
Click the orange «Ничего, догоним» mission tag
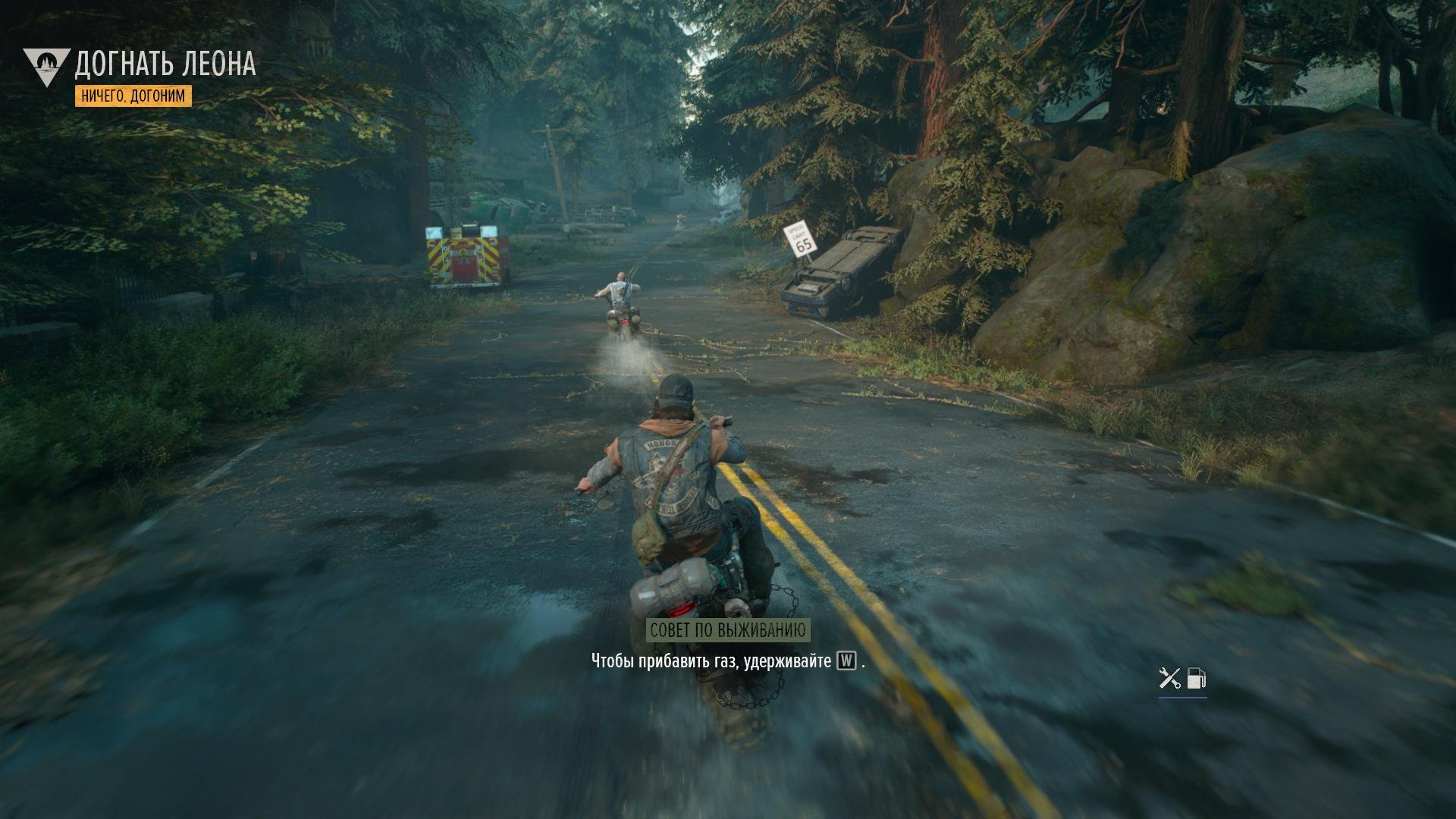(133, 96)
